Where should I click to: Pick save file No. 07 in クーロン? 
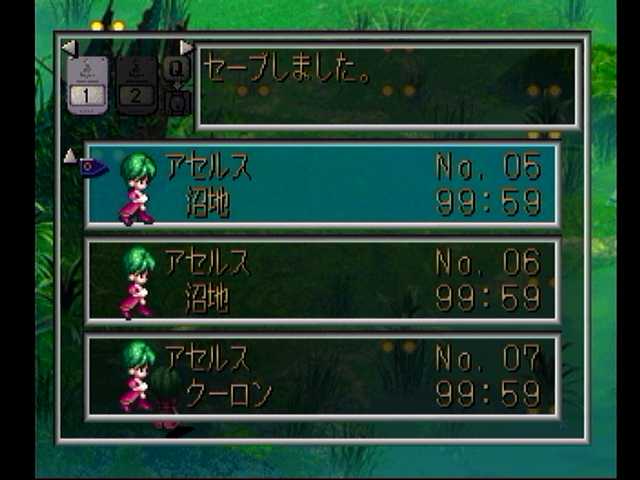pos(322,376)
